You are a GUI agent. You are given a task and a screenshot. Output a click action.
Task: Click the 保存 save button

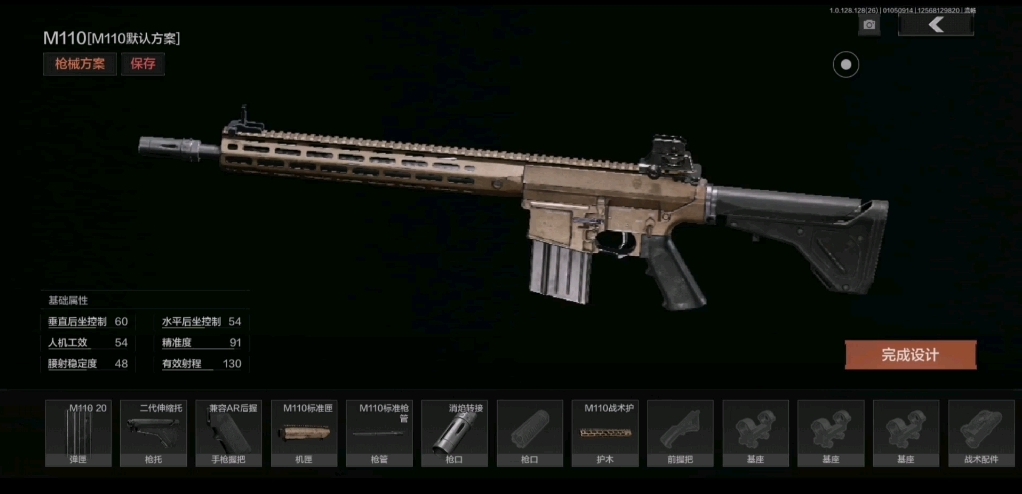click(143, 64)
